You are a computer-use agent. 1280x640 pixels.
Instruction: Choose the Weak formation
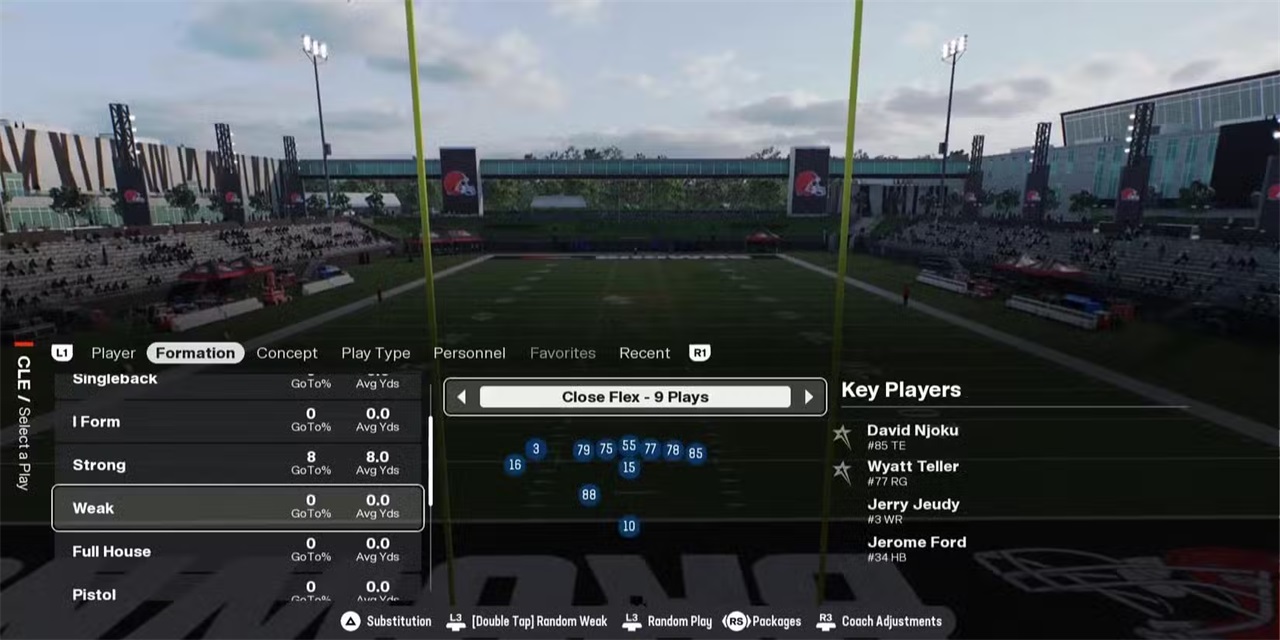point(238,508)
